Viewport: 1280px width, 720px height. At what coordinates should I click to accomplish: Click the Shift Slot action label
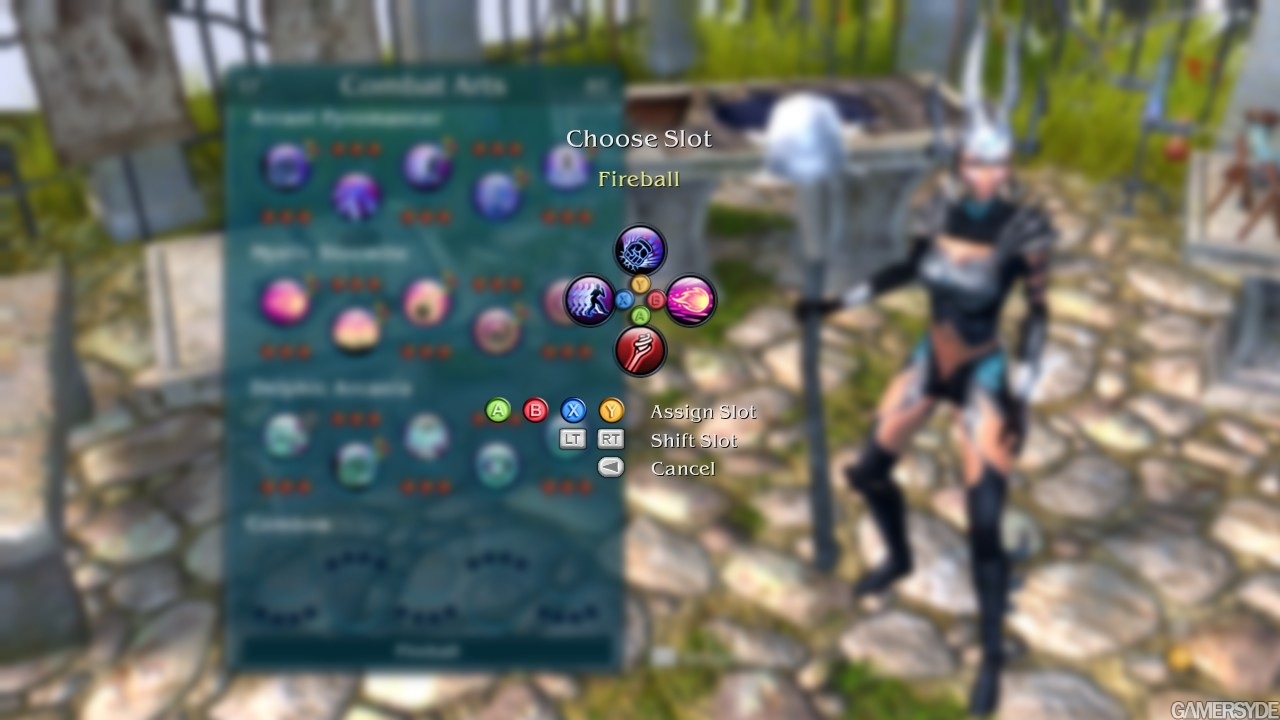(694, 439)
